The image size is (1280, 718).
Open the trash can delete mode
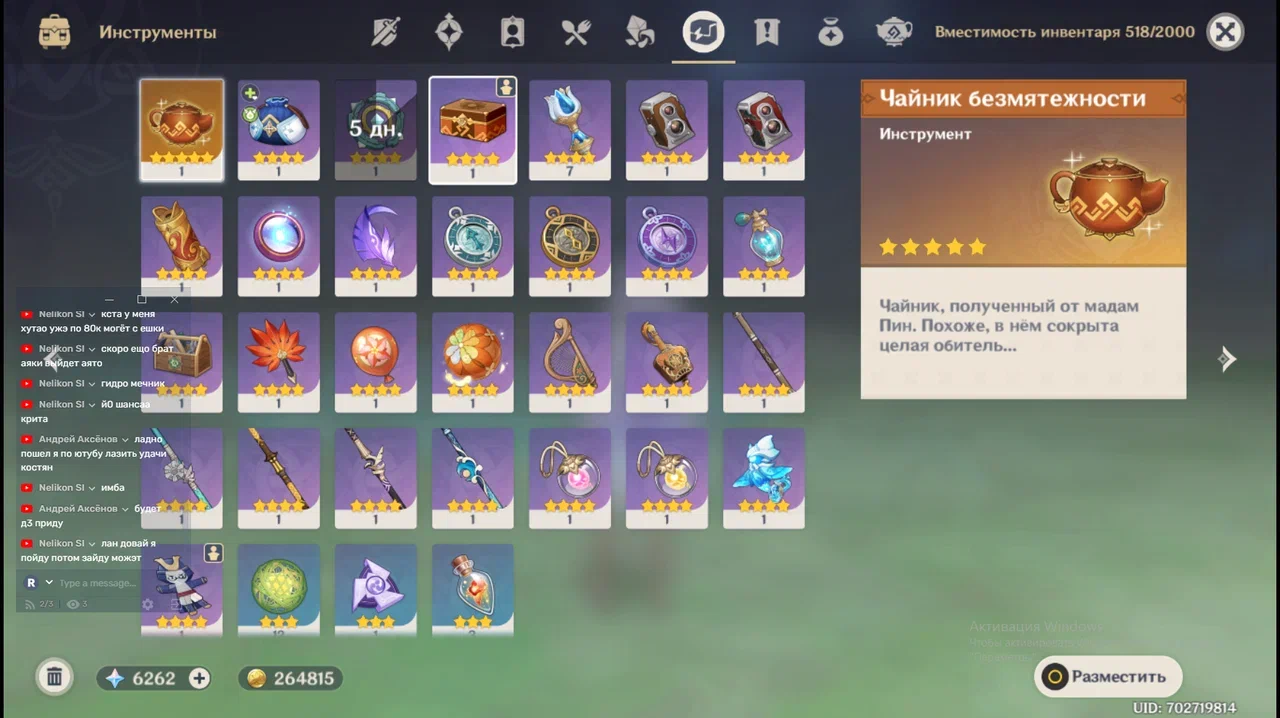(55, 678)
